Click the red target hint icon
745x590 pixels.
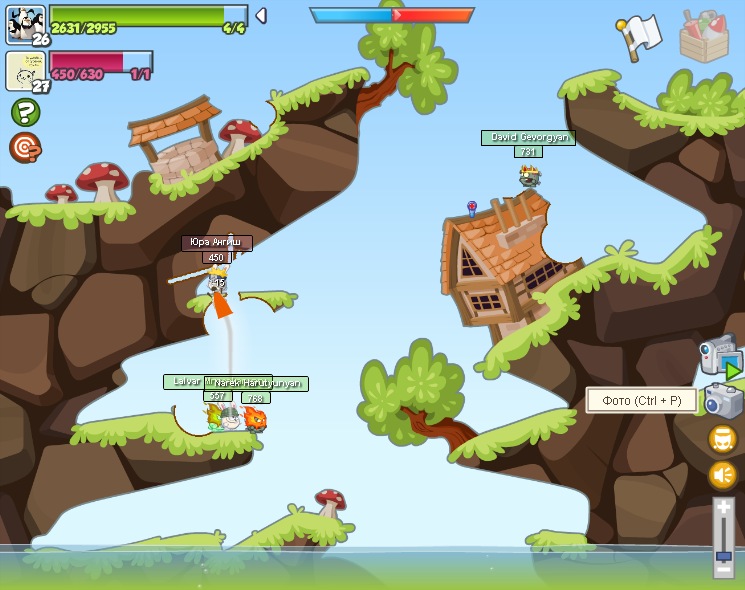pos(25,148)
